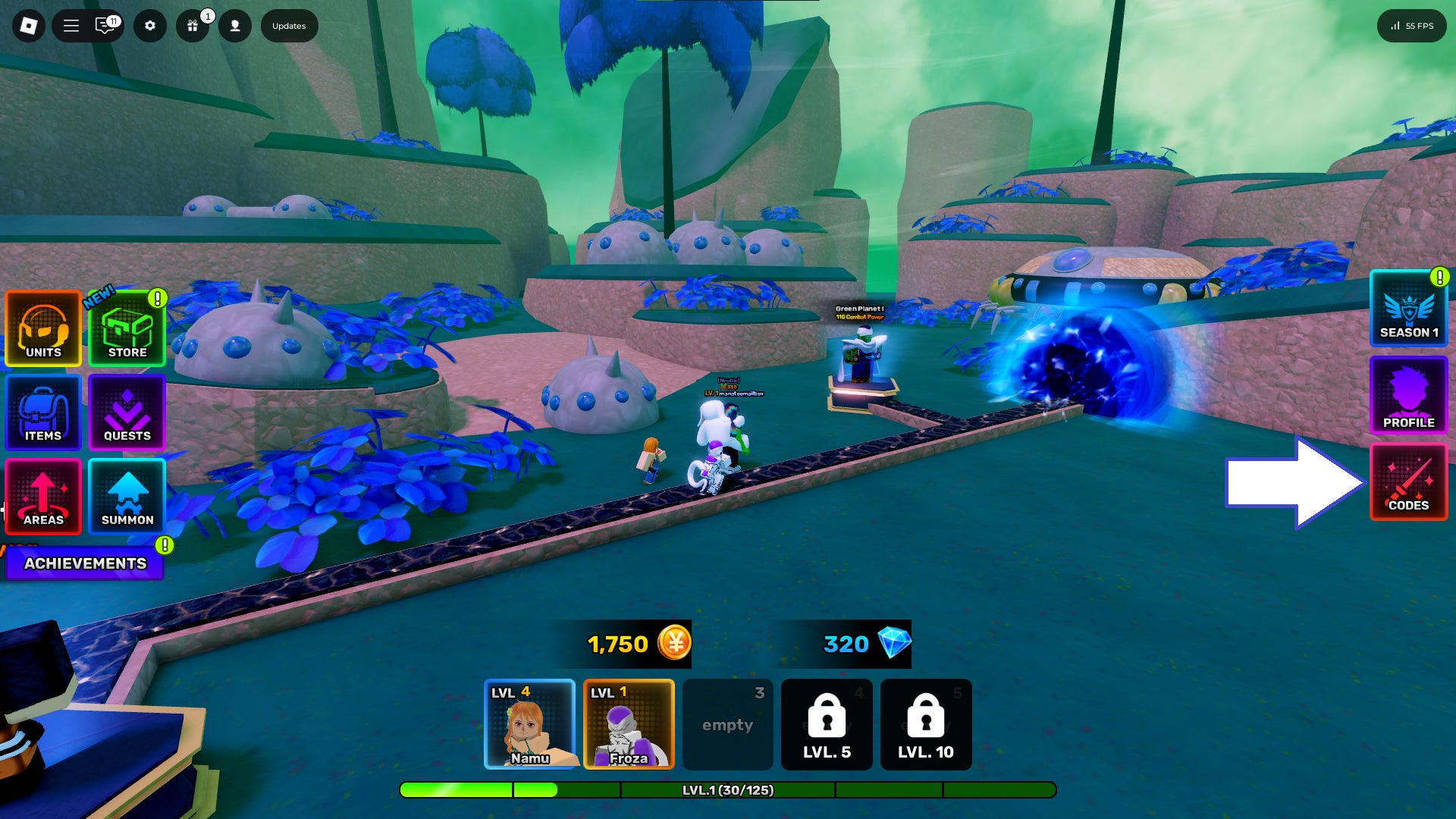Image resolution: width=1456 pixels, height=819 pixels.
Task: Open the Roblox chat window
Action: pyautogui.click(x=105, y=26)
